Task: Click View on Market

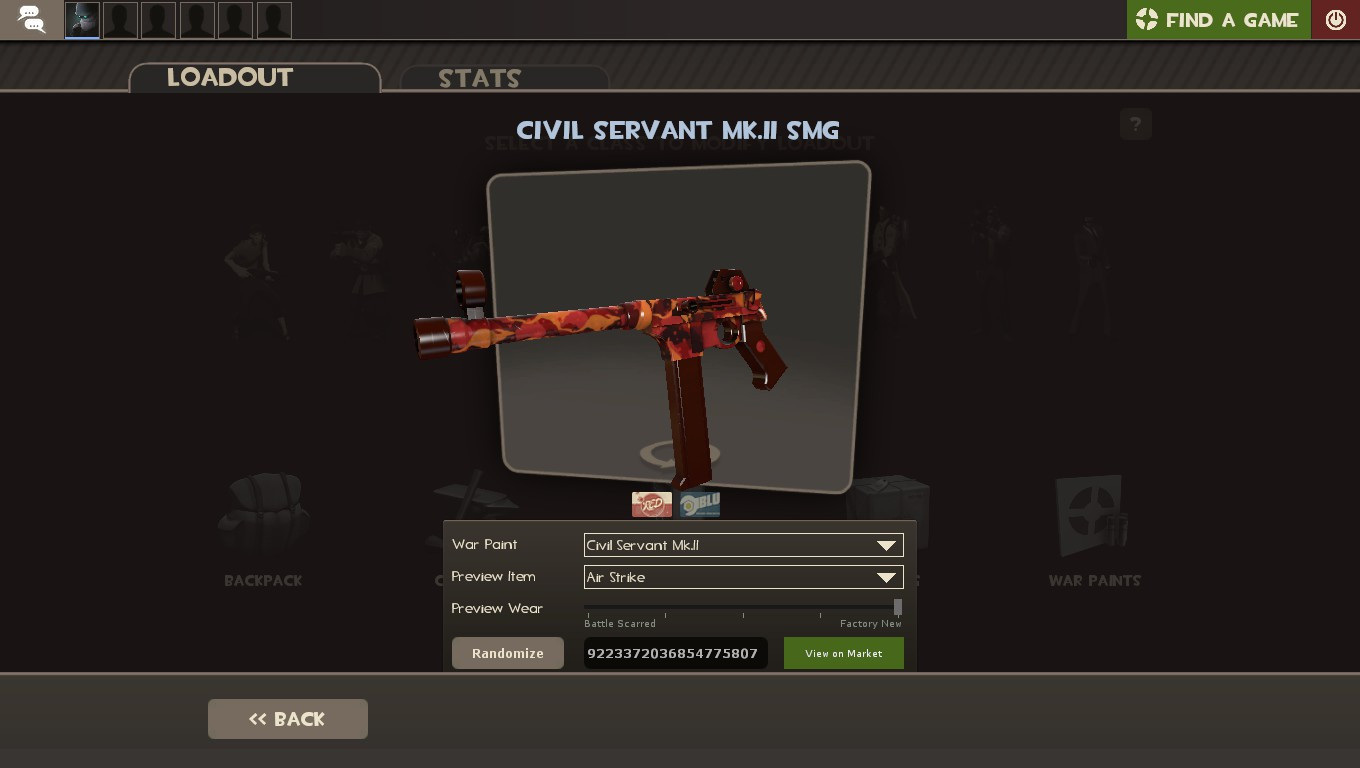Action: (x=843, y=653)
